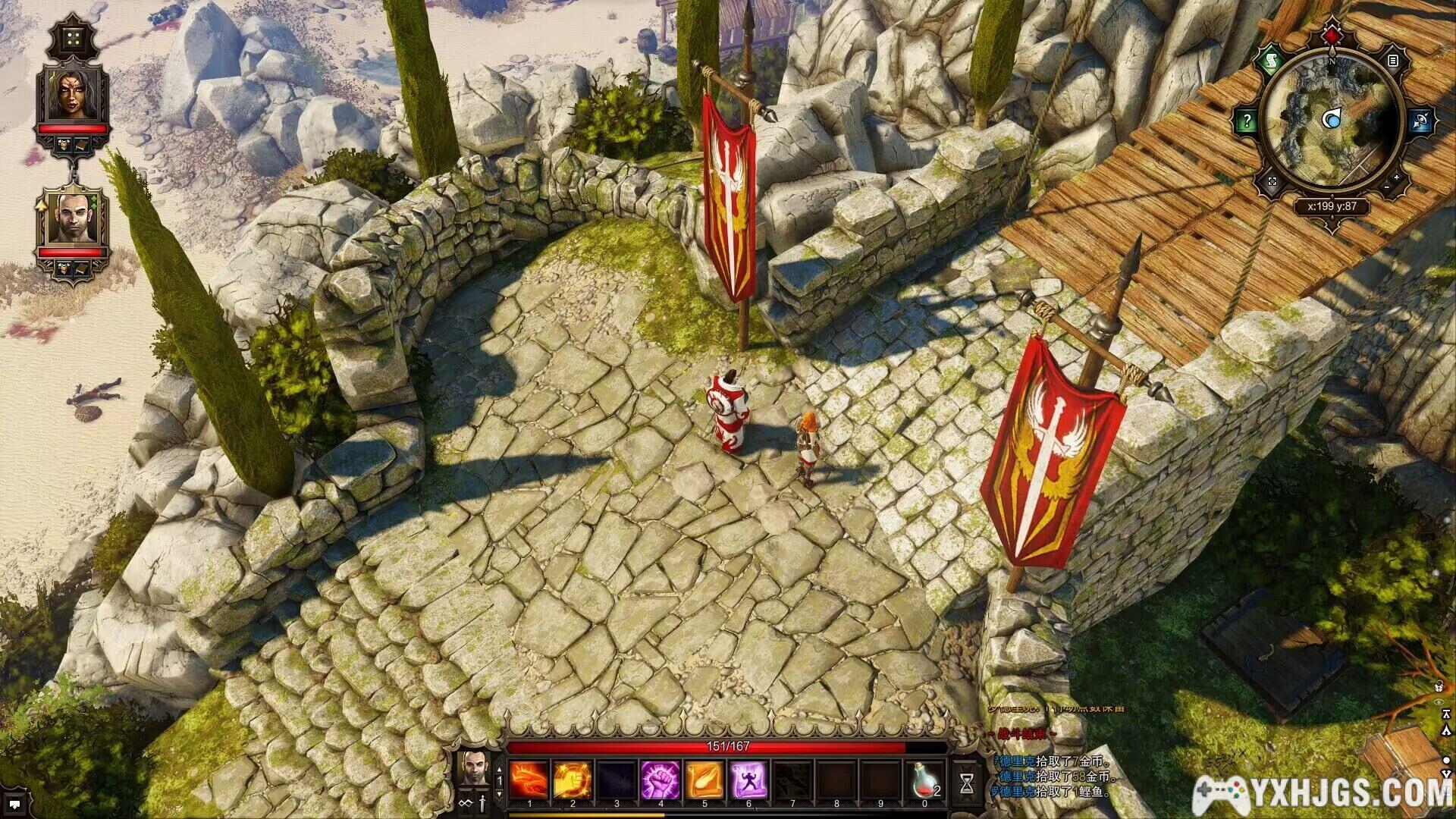Use the orange meteor scroll in slot 5

click(704, 780)
